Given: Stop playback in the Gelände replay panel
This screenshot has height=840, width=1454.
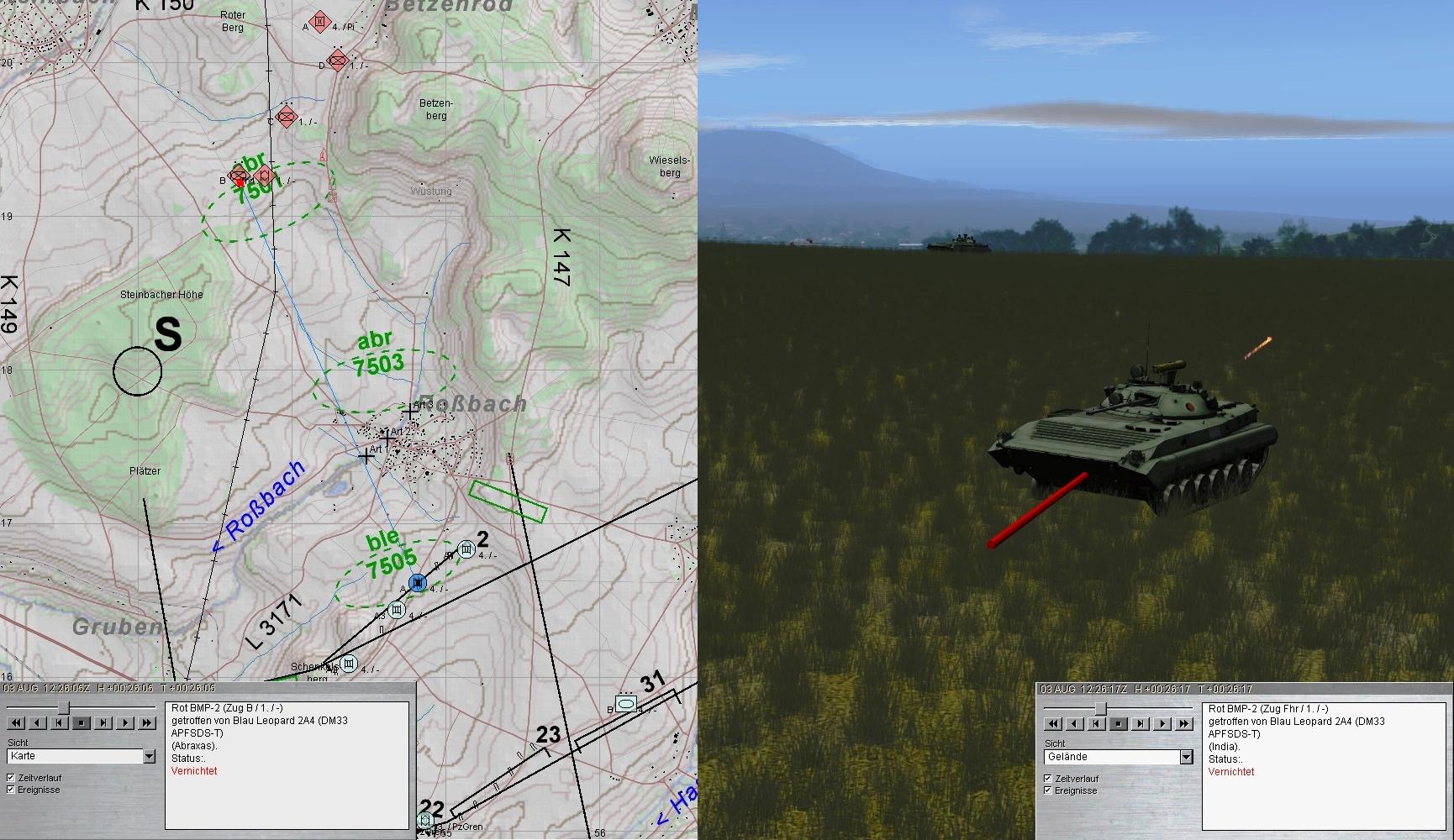Looking at the screenshot, I should [x=1119, y=723].
